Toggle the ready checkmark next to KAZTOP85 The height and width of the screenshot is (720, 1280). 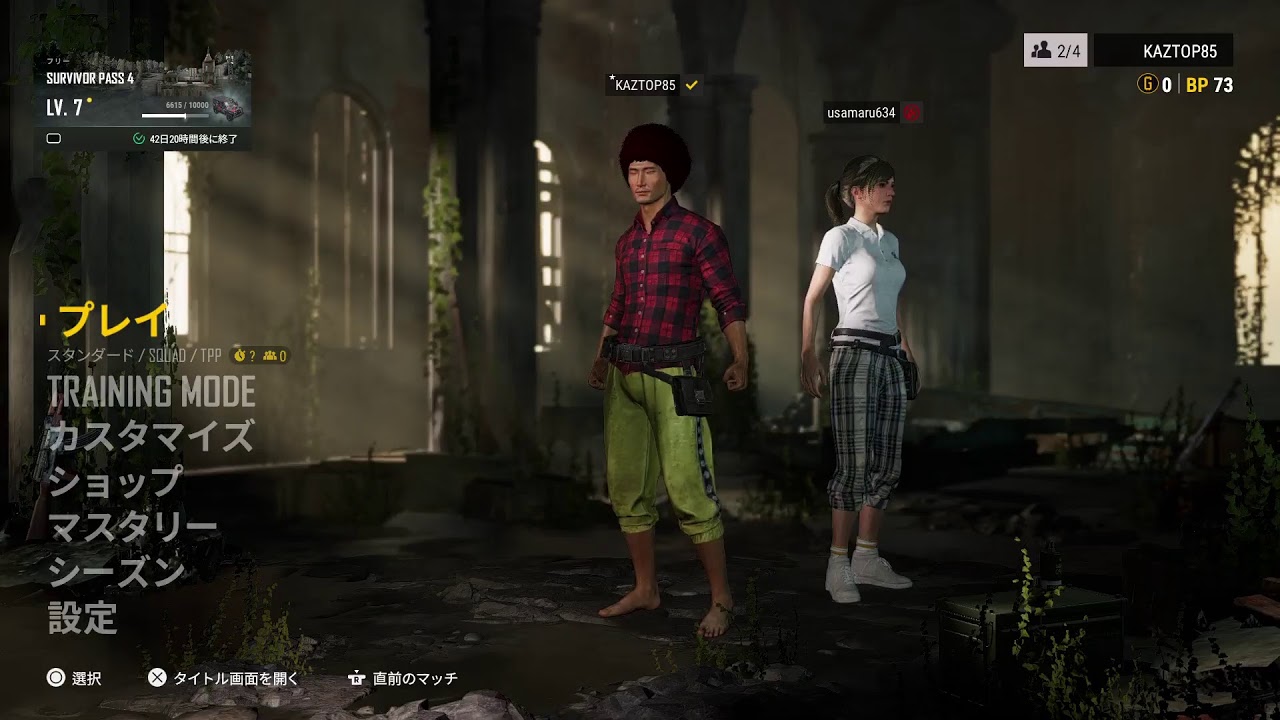click(691, 85)
